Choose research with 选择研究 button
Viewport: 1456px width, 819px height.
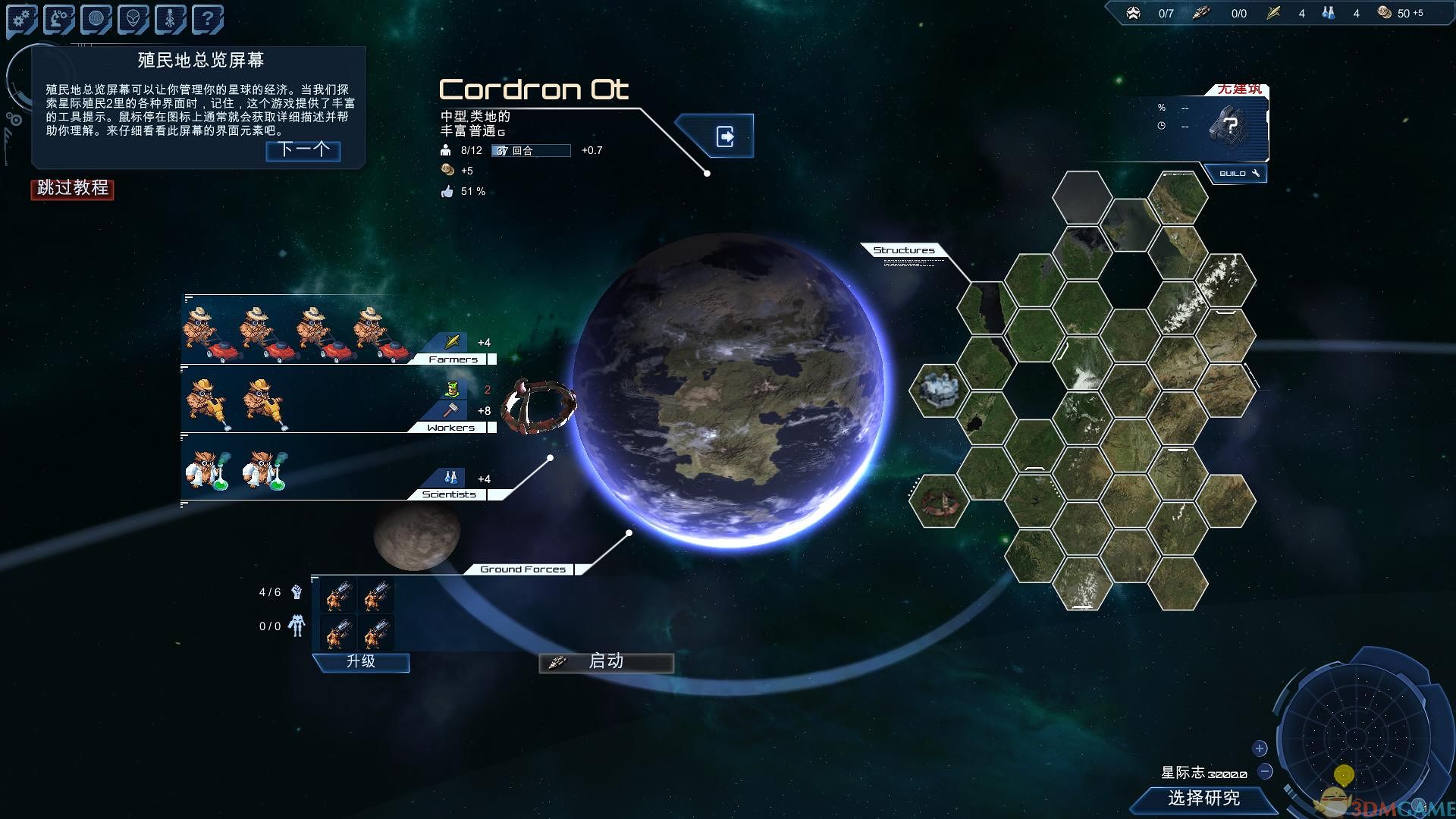click(x=1203, y=799)
